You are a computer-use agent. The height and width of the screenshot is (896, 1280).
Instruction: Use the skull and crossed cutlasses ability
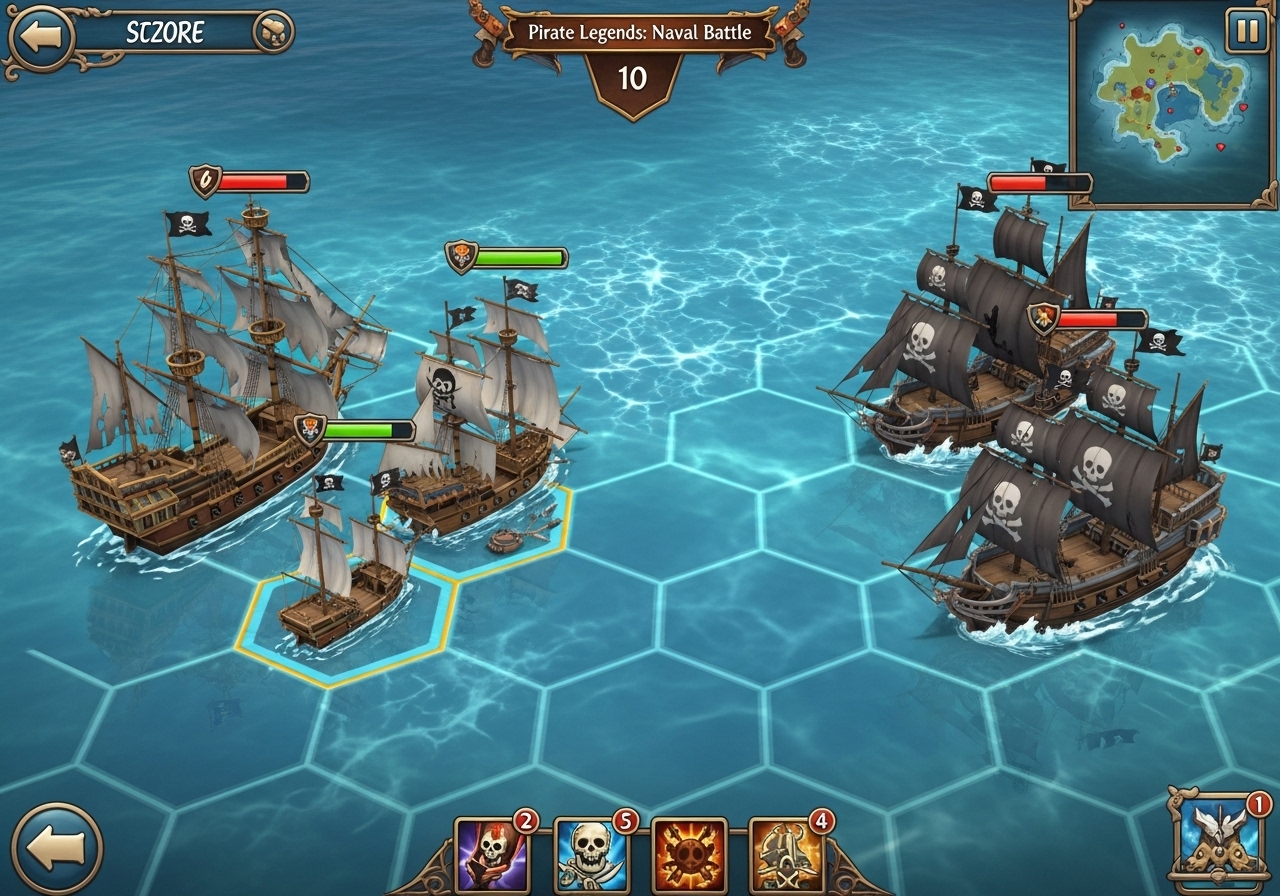(x=590, y=855)
